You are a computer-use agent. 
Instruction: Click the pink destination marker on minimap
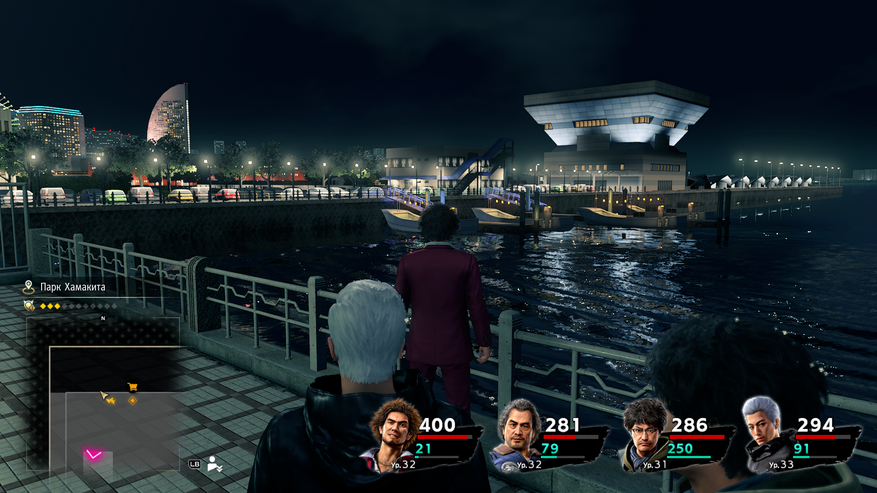93,455
